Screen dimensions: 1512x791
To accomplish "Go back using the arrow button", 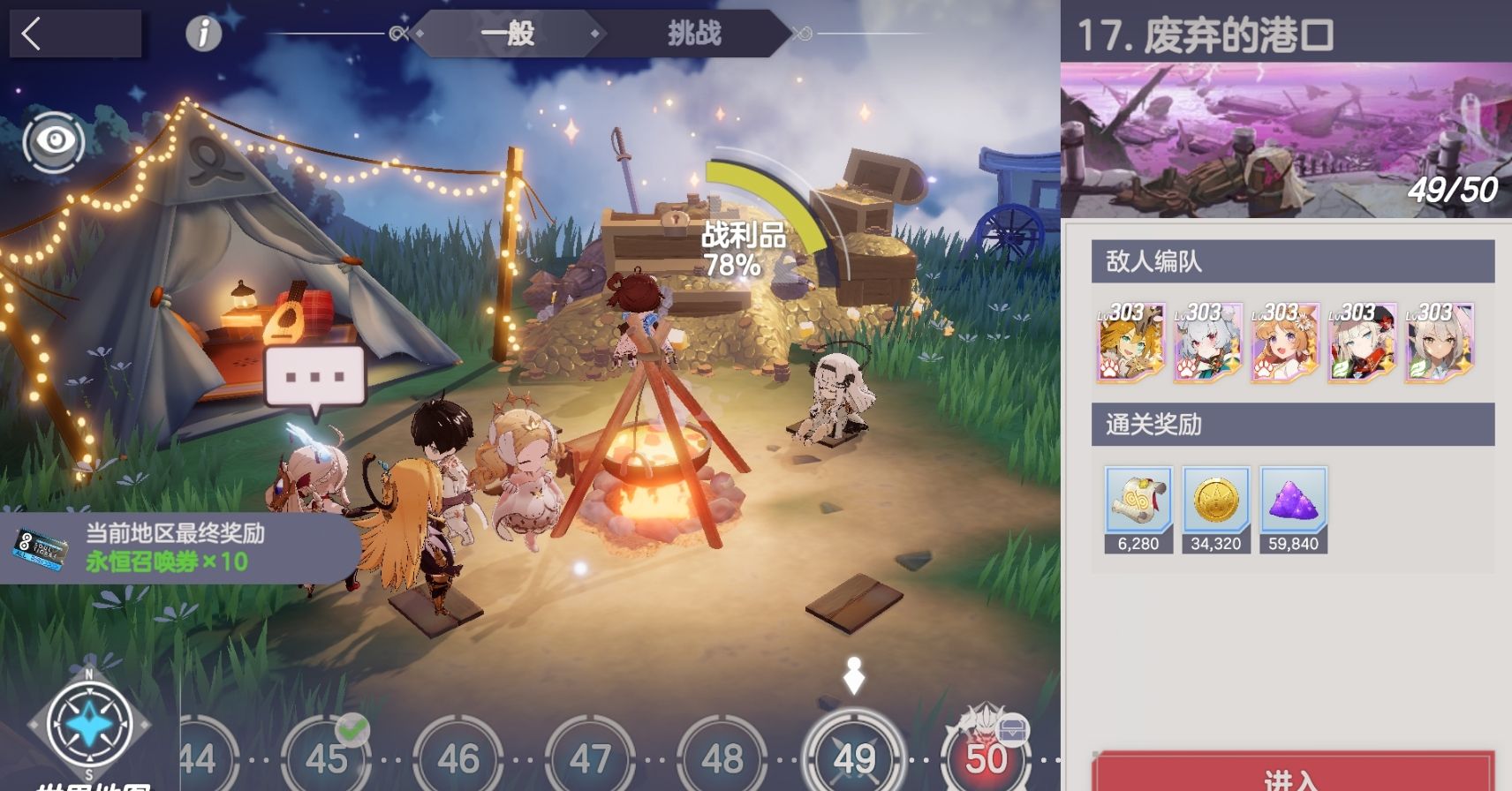I will (33, 34).
